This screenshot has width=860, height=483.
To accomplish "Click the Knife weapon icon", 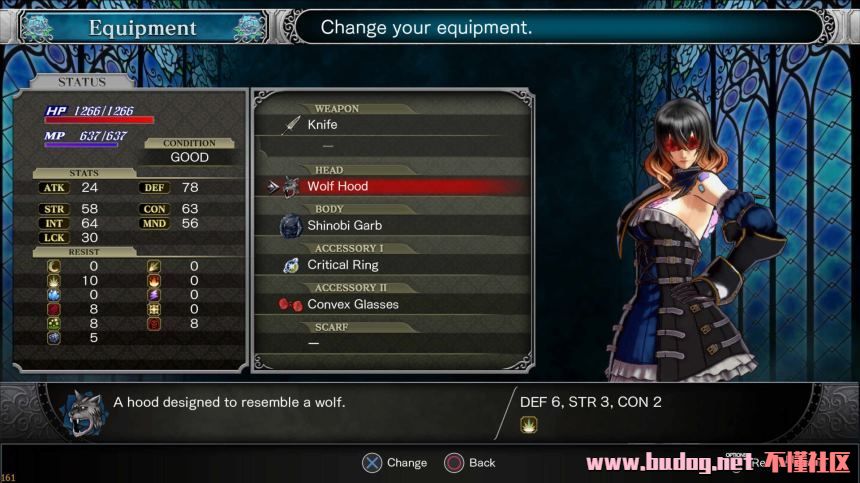I will 292,125.
